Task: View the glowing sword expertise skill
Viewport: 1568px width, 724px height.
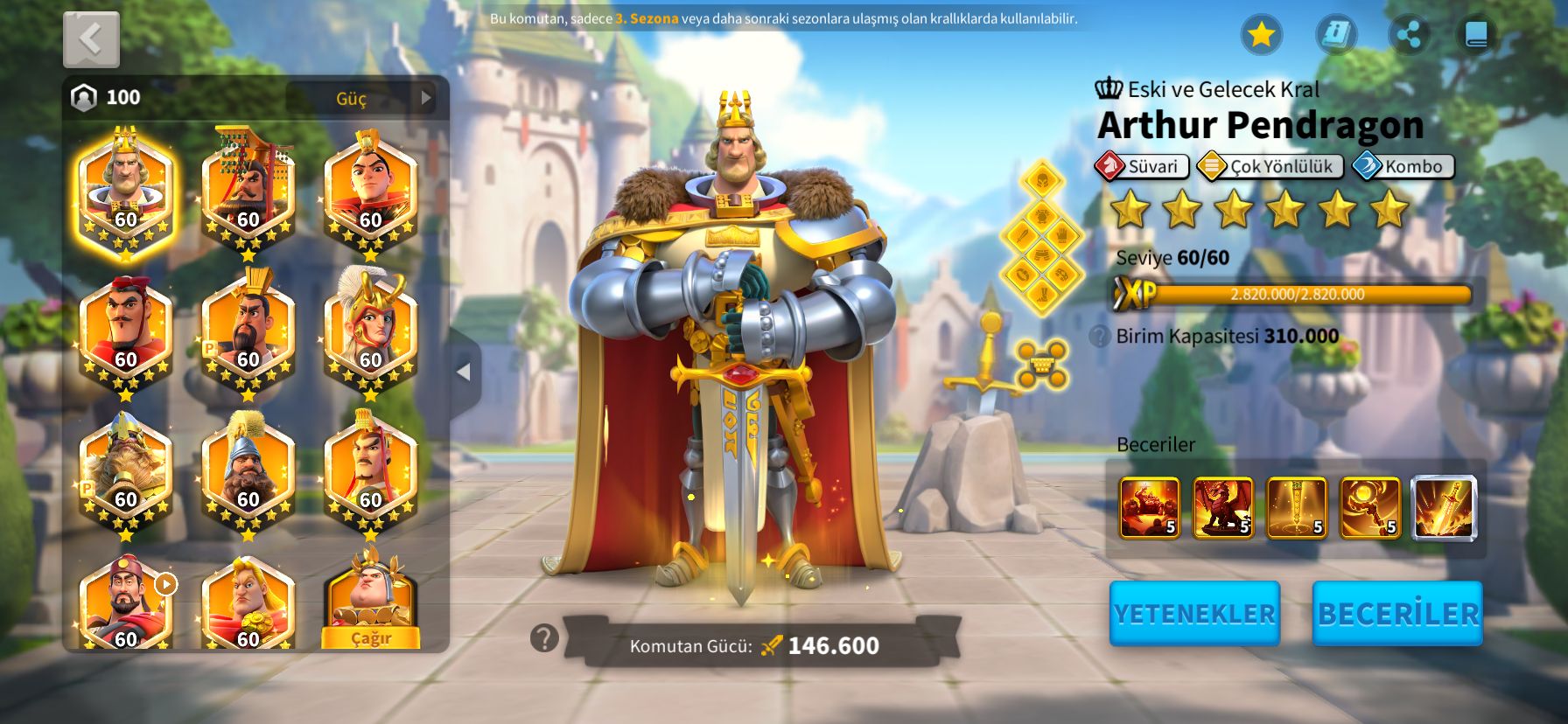Action: point(1444,507)
